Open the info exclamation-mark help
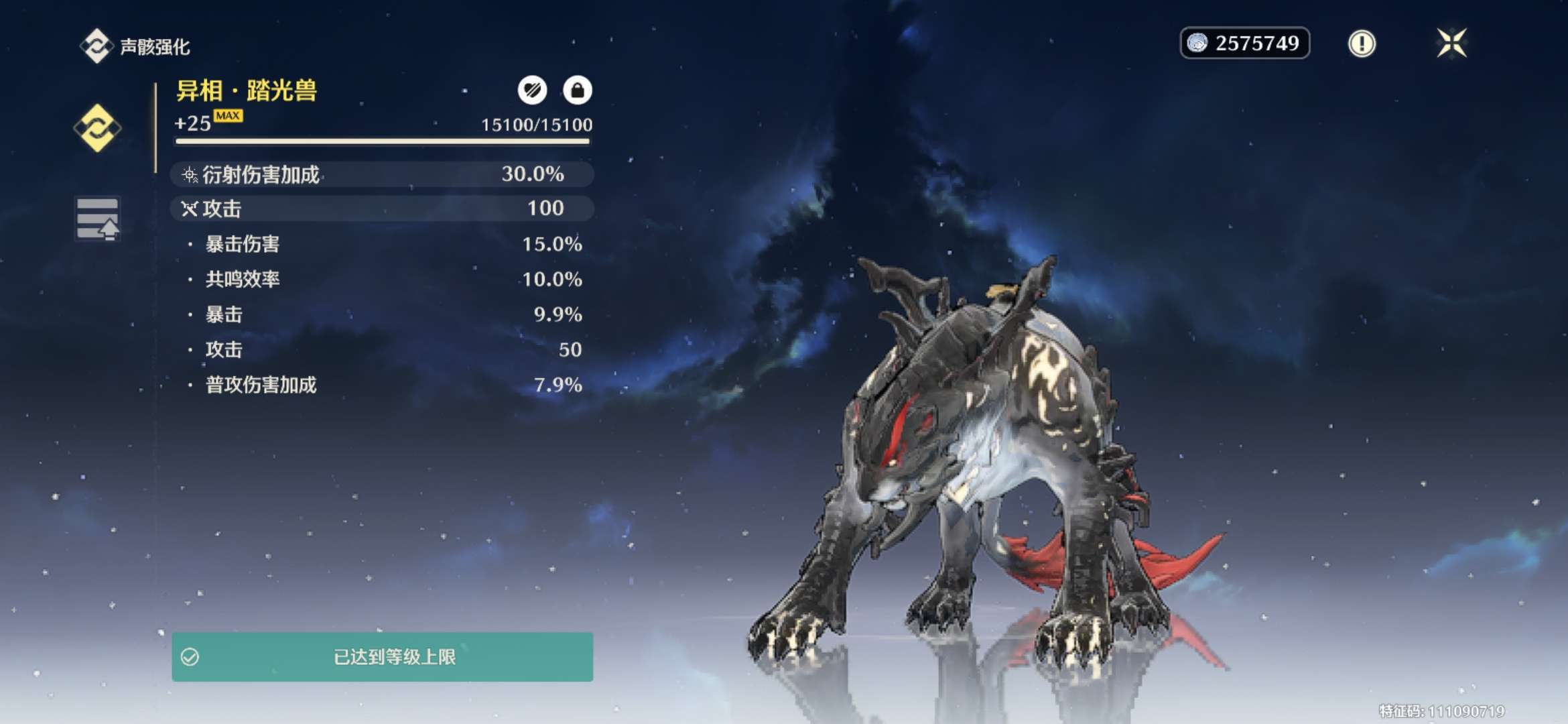Viewport: 1568px width, 724px height. [x=1361, y=44]
